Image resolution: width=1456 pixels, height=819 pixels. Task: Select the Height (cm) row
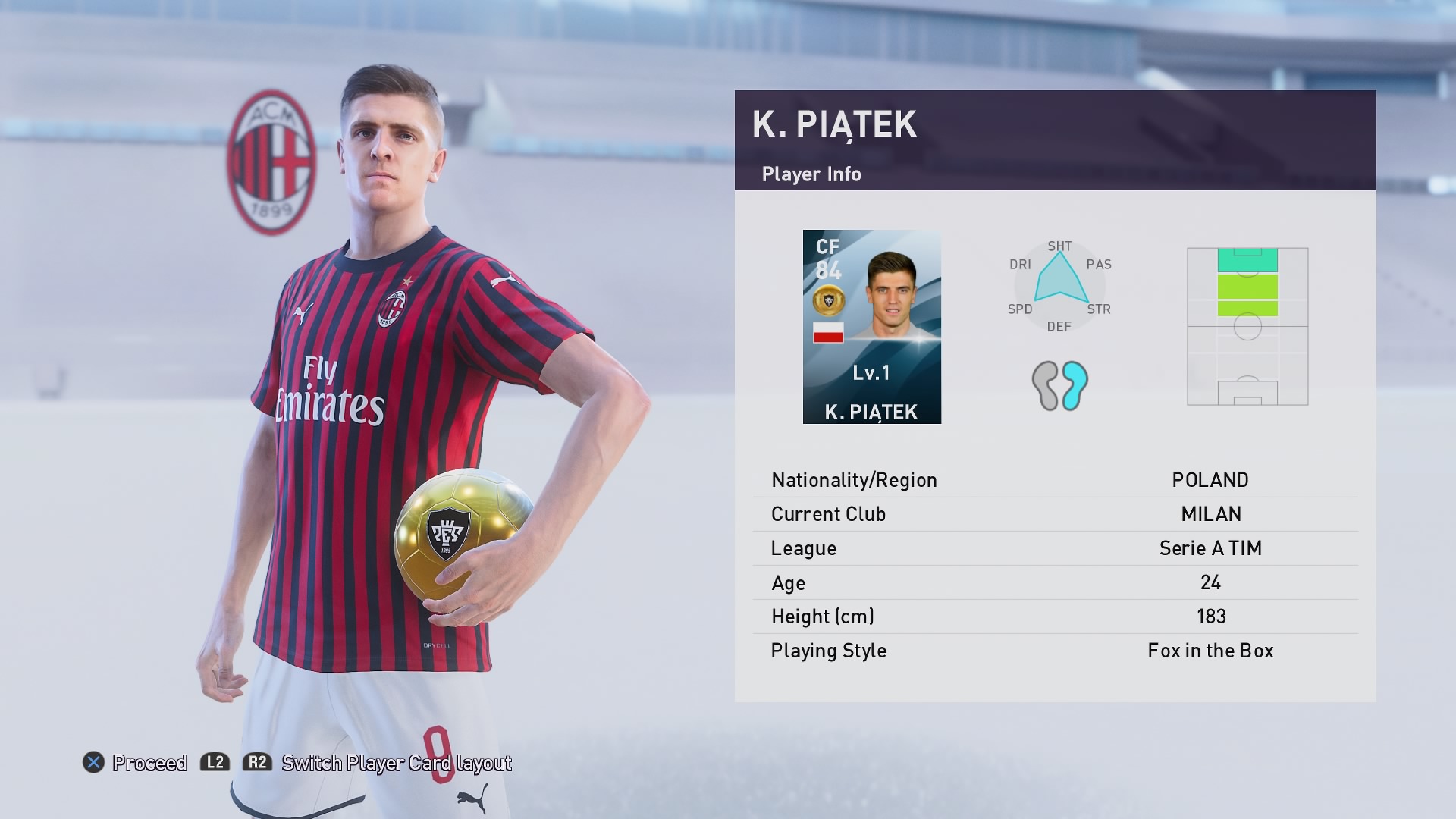tap(1055, 617)
